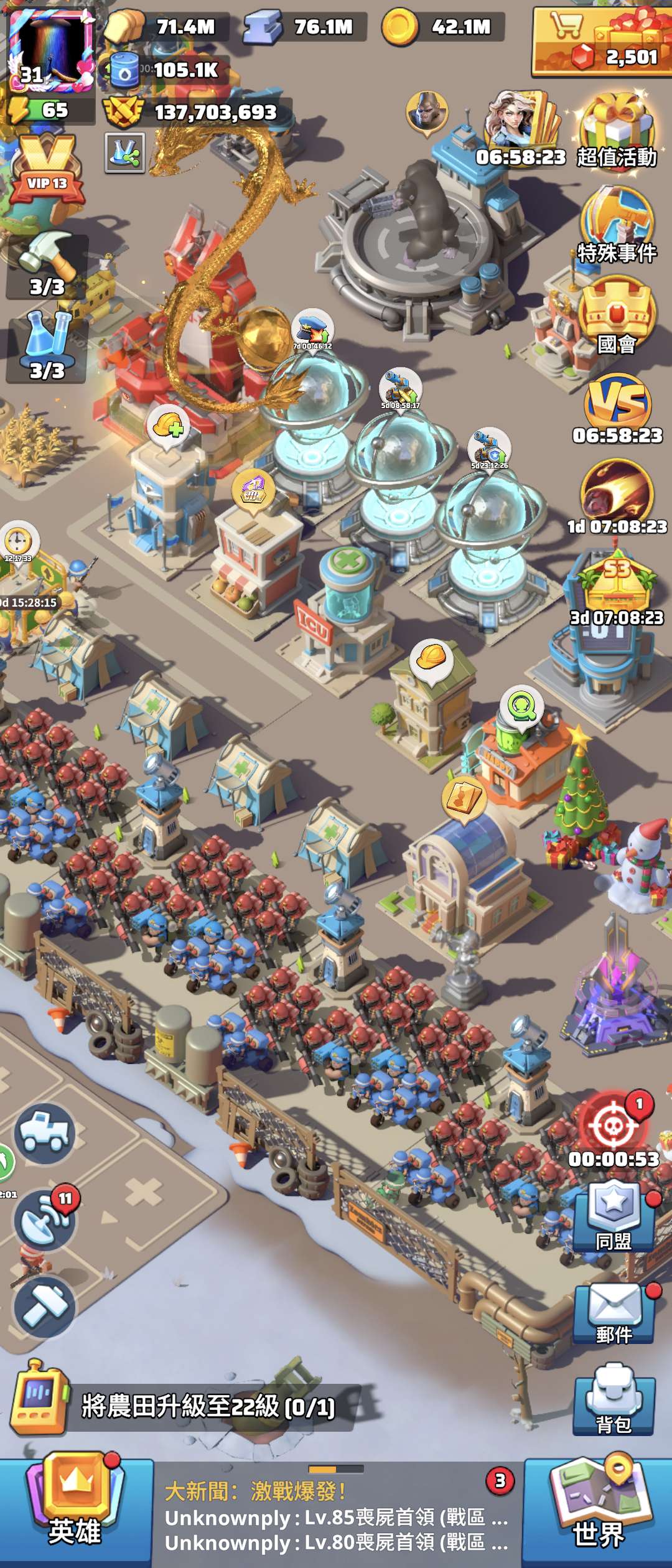This screenshot has width=672, height=1568.
Task: Open 特殊事件 special events
Action: click(x=617, y=225)
